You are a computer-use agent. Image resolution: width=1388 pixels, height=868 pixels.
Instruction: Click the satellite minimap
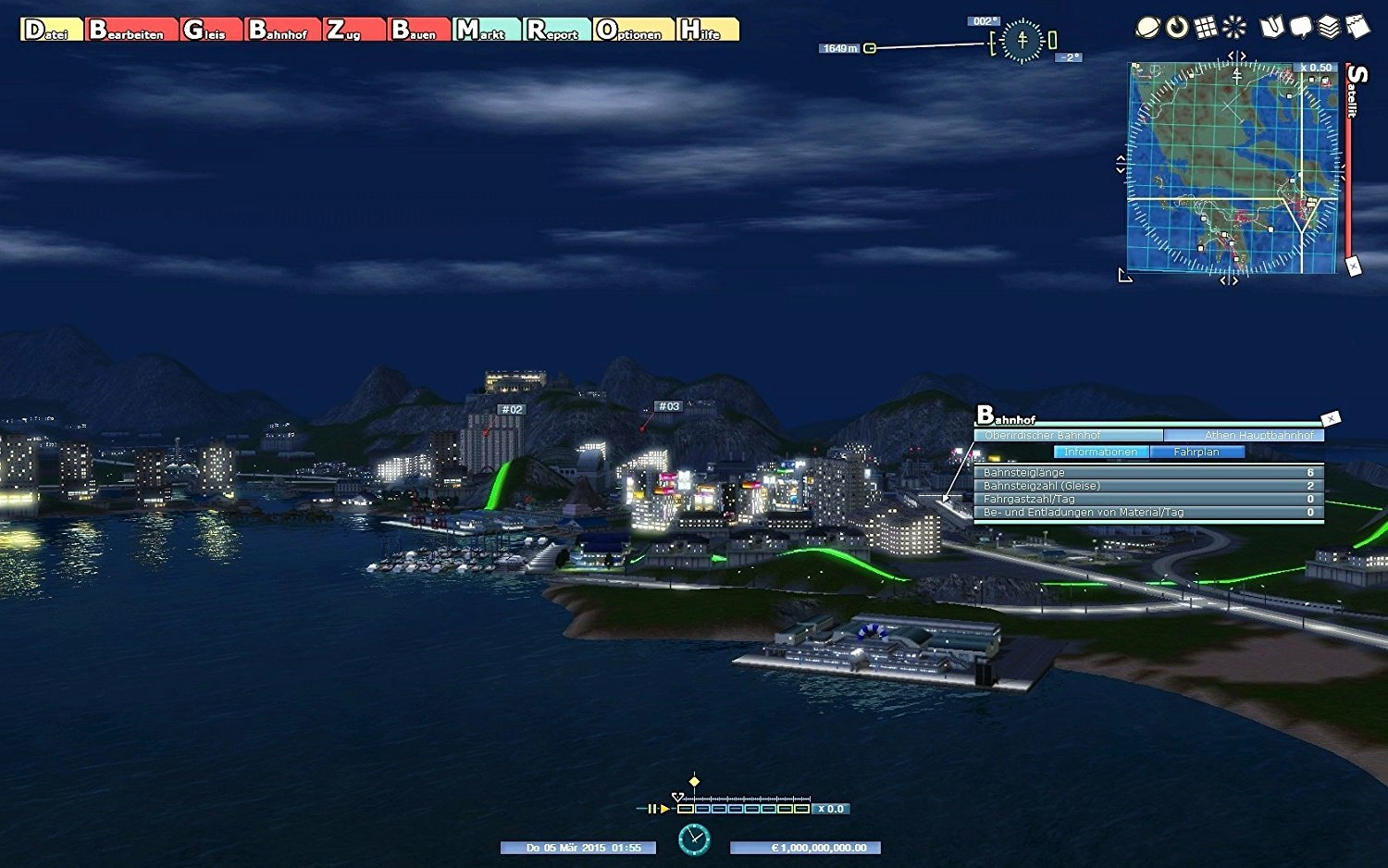click(1233, 168)
